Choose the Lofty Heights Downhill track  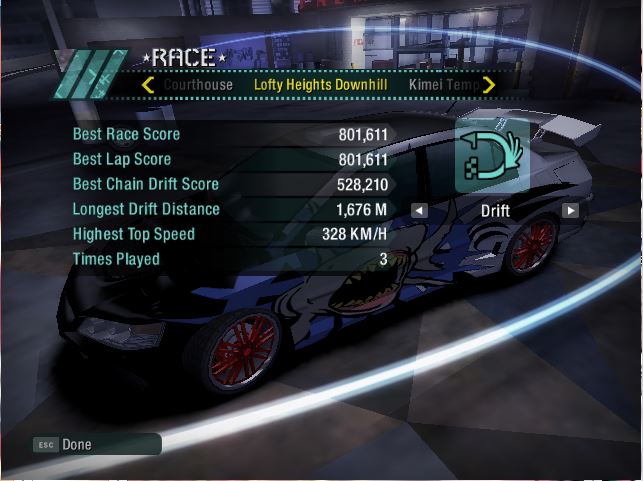tap(320, 85)
